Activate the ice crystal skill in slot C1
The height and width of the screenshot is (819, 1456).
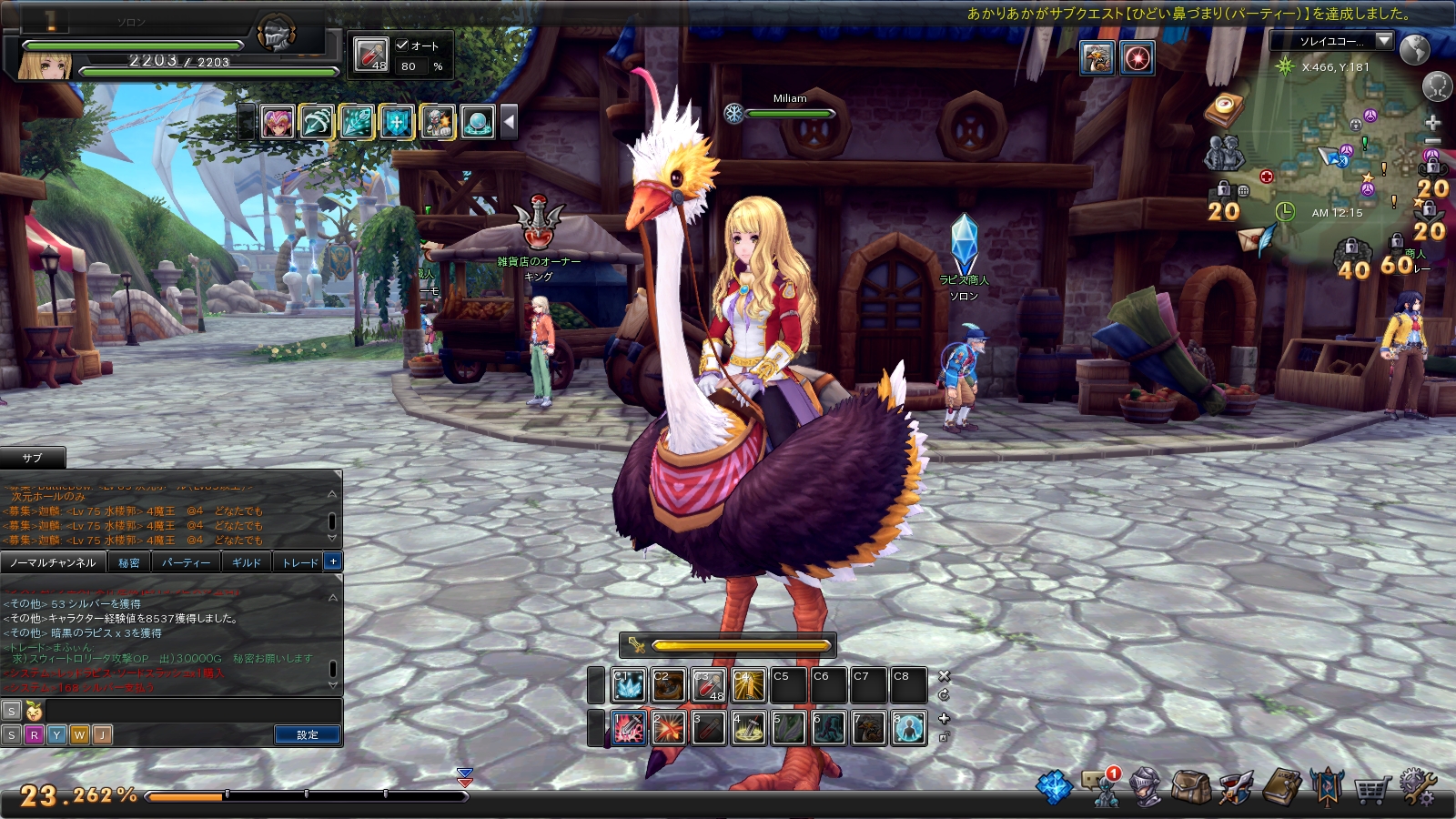(x=629, y=686)
